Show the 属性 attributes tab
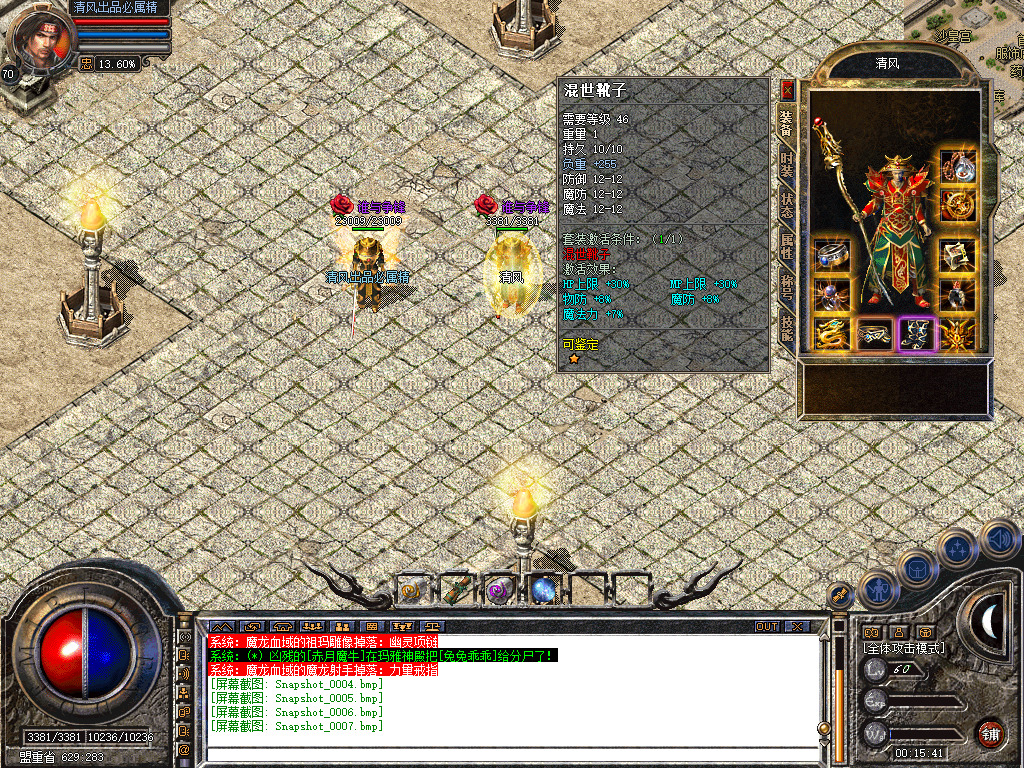Screen dimensions: 1024x768 787,250
